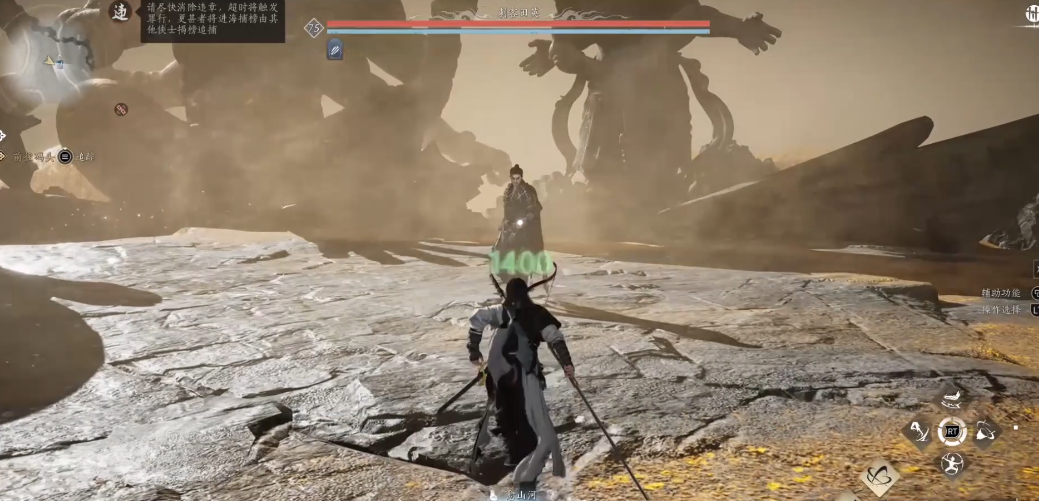Viewport: 1039px width, 501px height.
Task: Click the butterfly-shaped icon in the bottom corner
Action: [x=879, y=479]
